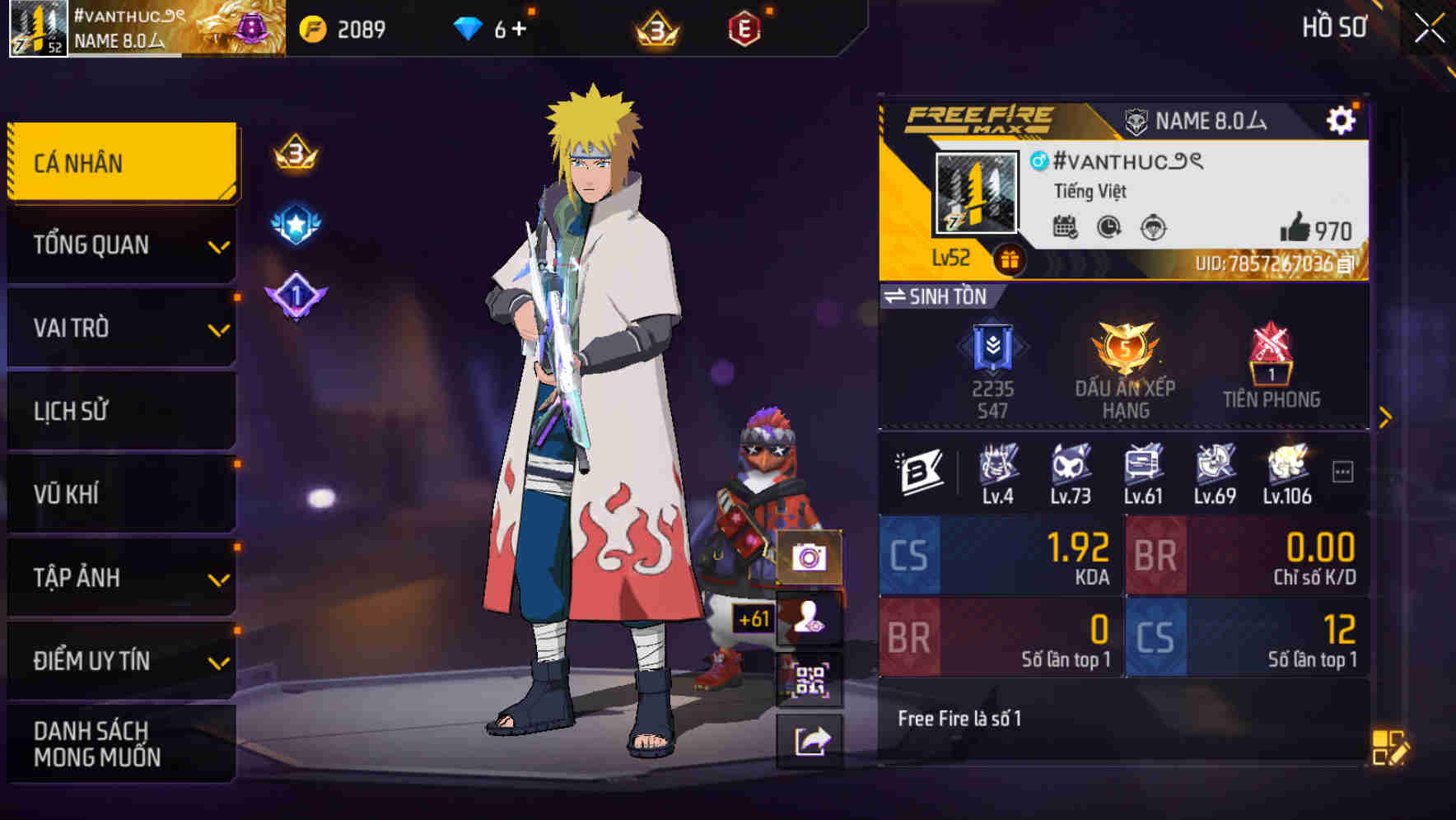Click the share profile icon
1456x820 pixels.
[x=811, y=740]
